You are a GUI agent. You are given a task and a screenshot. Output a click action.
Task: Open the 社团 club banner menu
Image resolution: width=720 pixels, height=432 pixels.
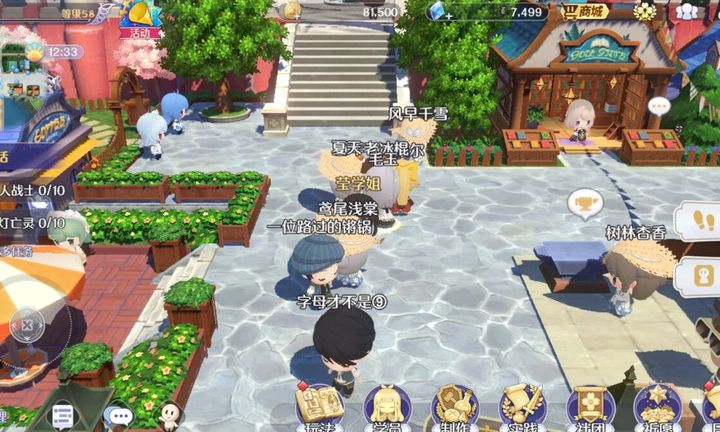click(590, 407)
